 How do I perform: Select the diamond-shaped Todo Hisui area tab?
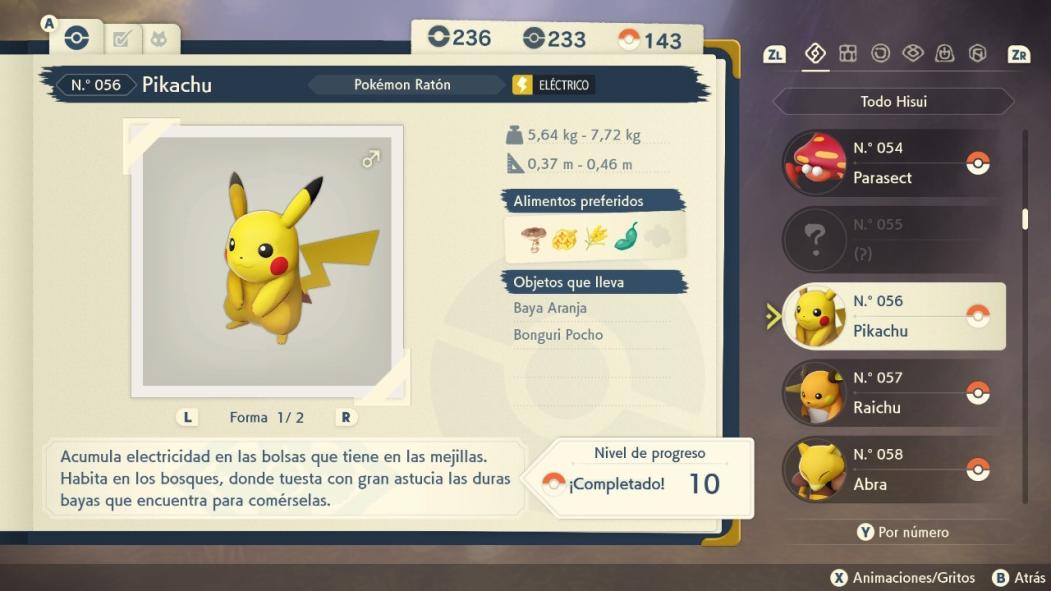pos(815,53)
